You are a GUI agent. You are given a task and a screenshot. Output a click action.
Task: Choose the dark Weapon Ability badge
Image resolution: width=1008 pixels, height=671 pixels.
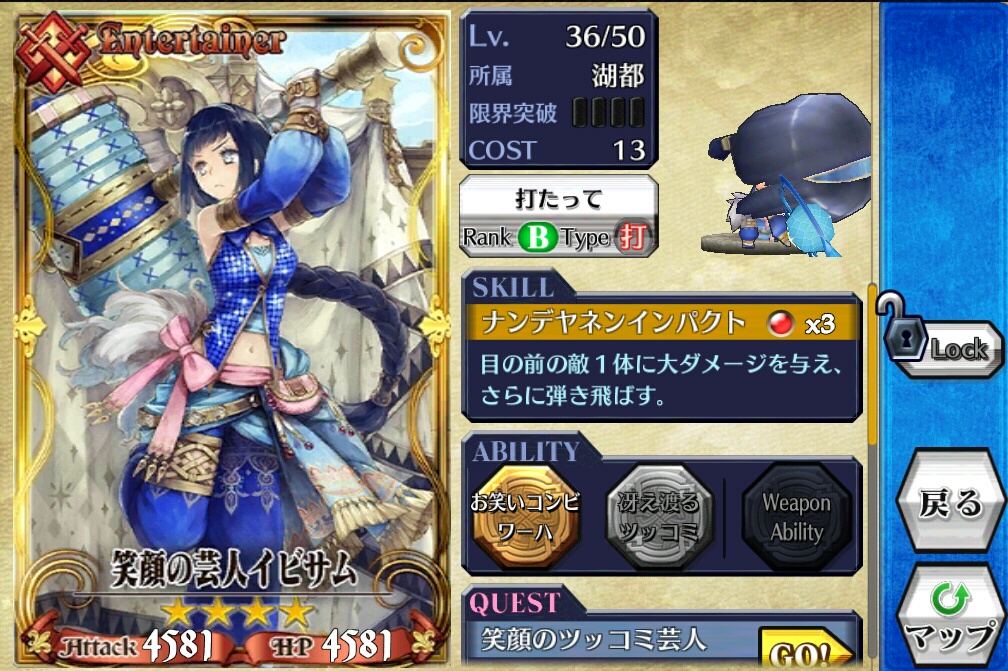796,516
